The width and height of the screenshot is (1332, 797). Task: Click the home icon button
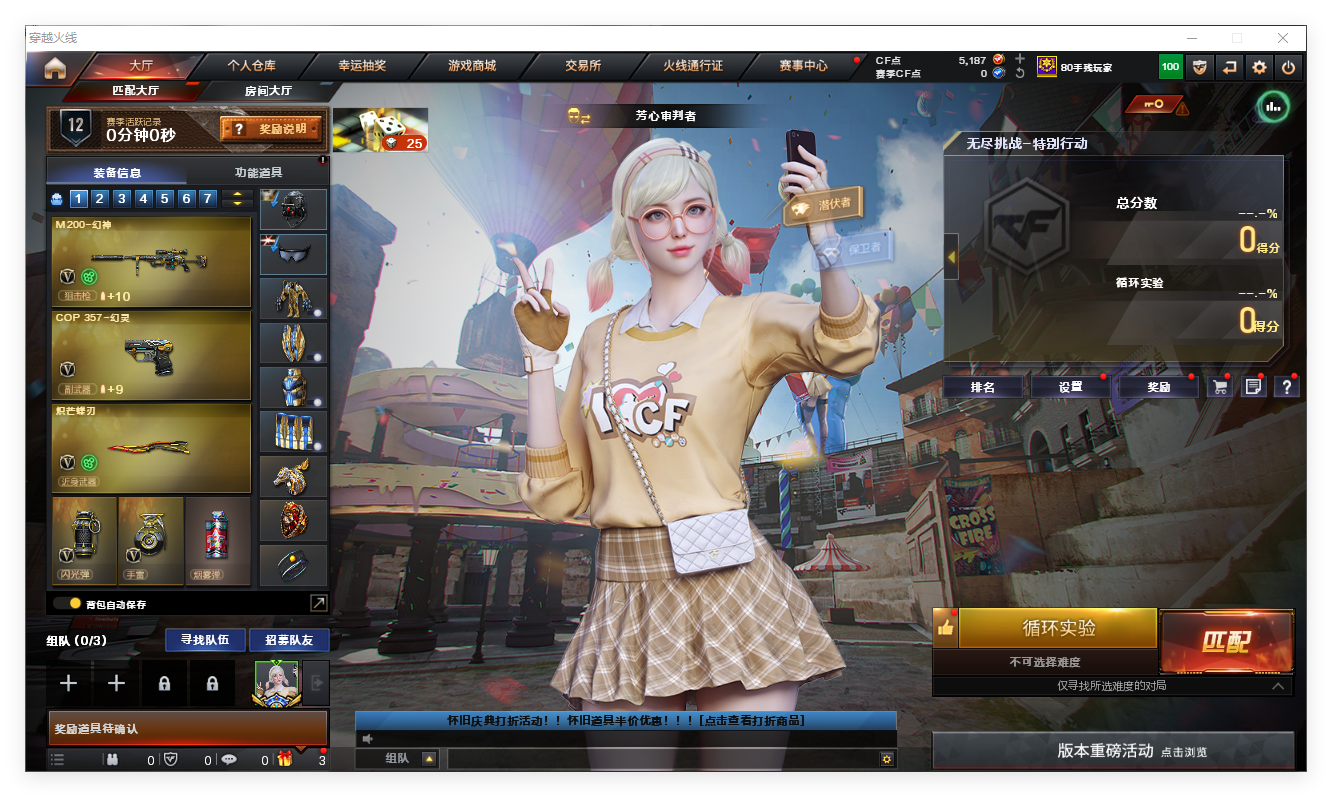tap(55, 68)
